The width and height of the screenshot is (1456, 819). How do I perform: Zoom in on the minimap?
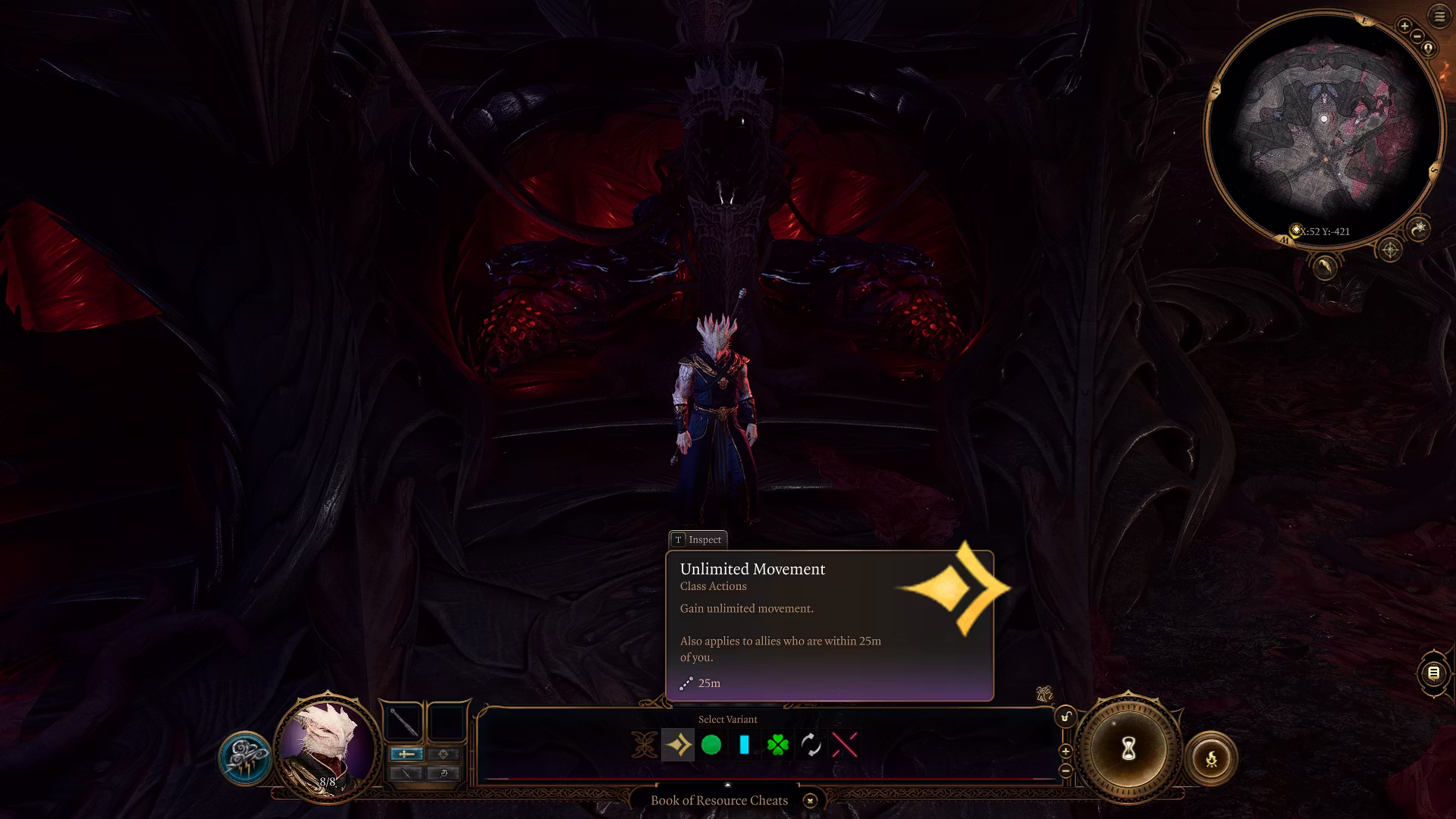pos(1404,26)
